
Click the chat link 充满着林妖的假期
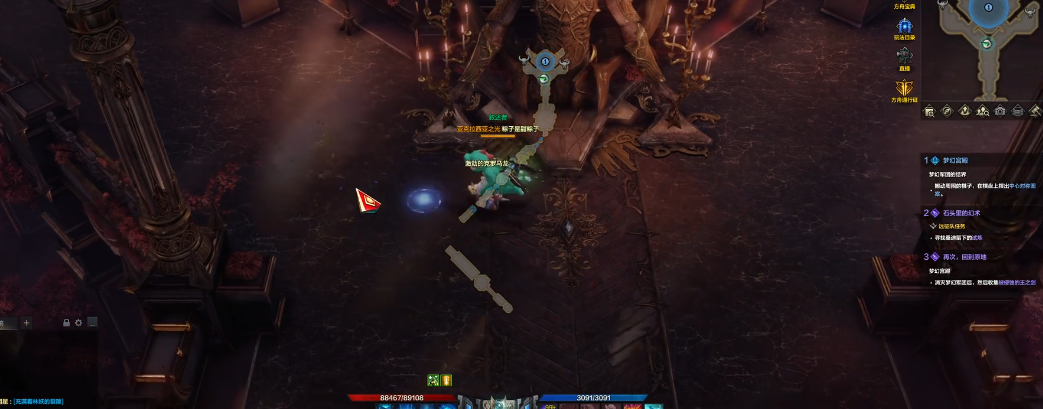pyautogui.click(x=38, y=402)
